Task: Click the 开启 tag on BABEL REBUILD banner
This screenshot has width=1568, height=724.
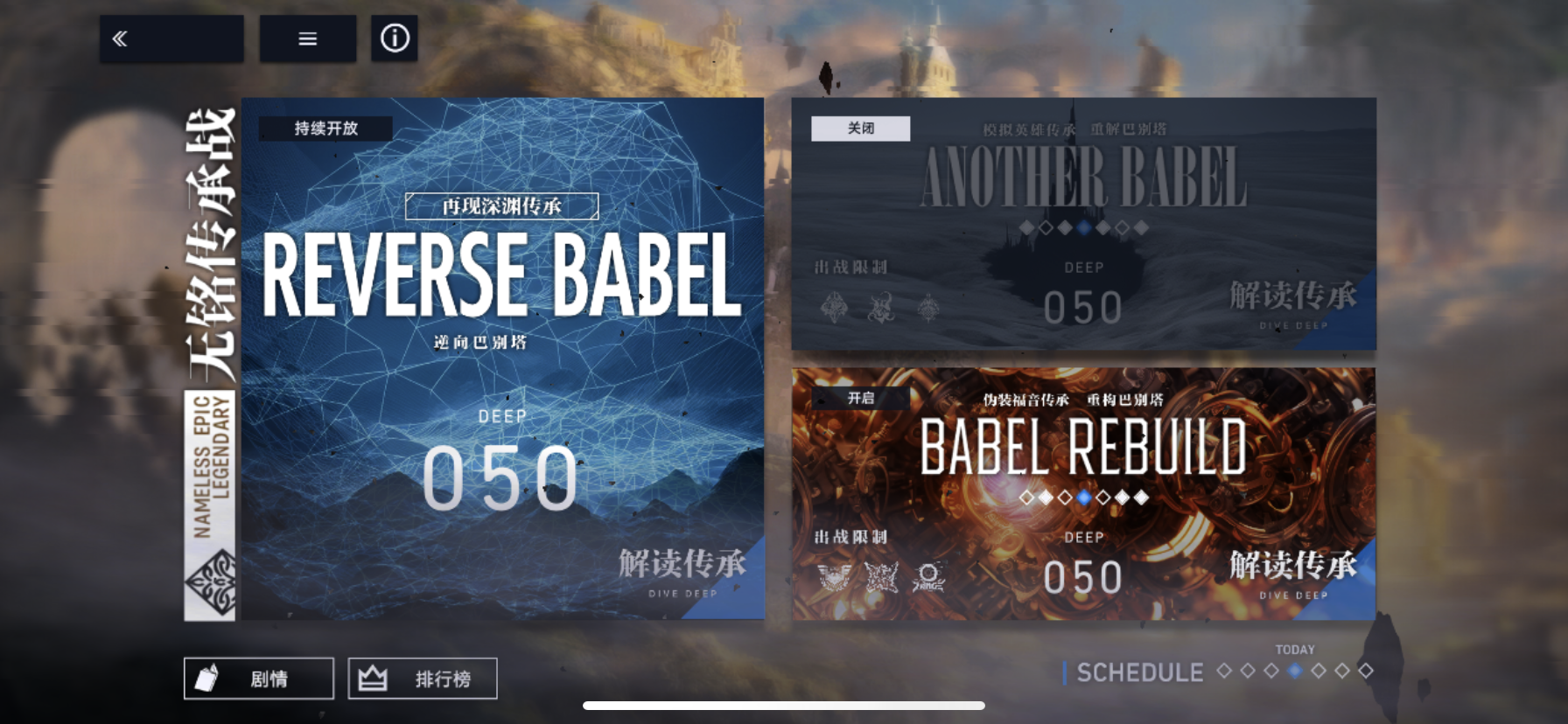Action: 860,398
